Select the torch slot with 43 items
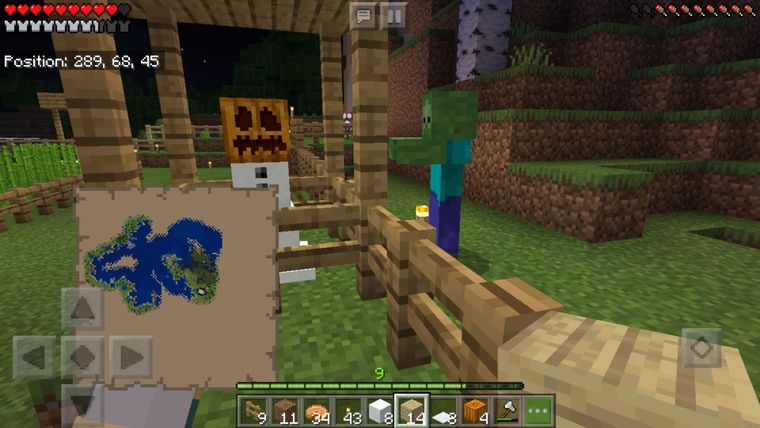 tap(348, 410)
